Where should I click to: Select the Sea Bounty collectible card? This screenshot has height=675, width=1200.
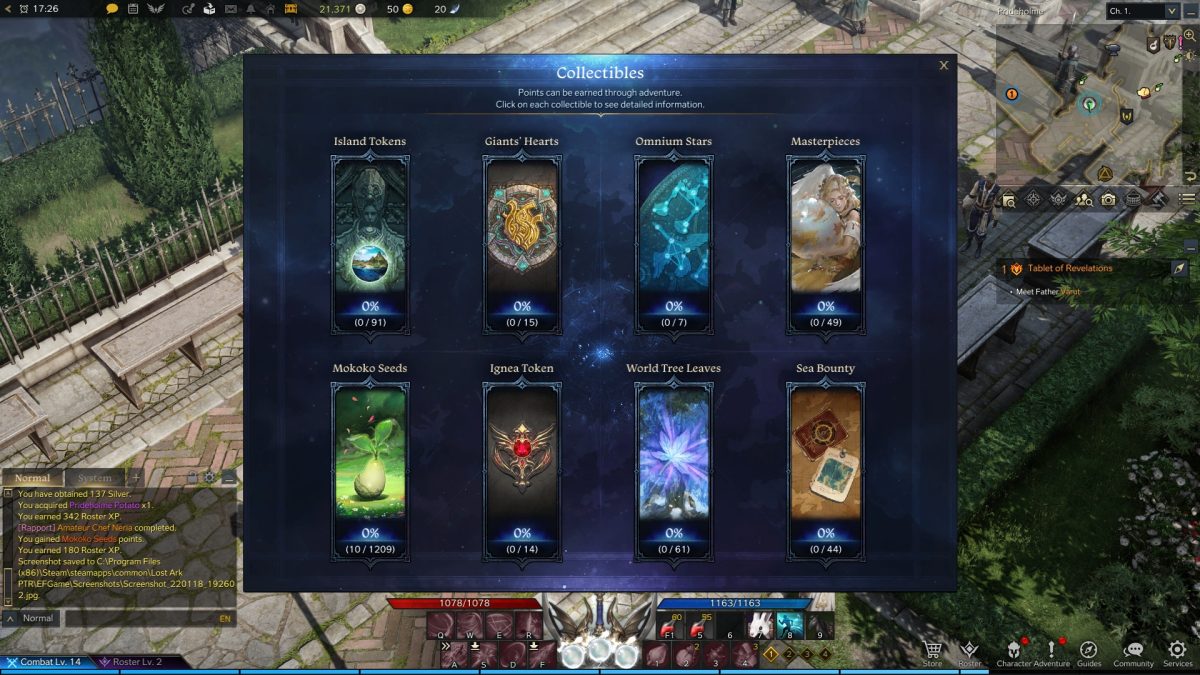(x=826, y=471)
